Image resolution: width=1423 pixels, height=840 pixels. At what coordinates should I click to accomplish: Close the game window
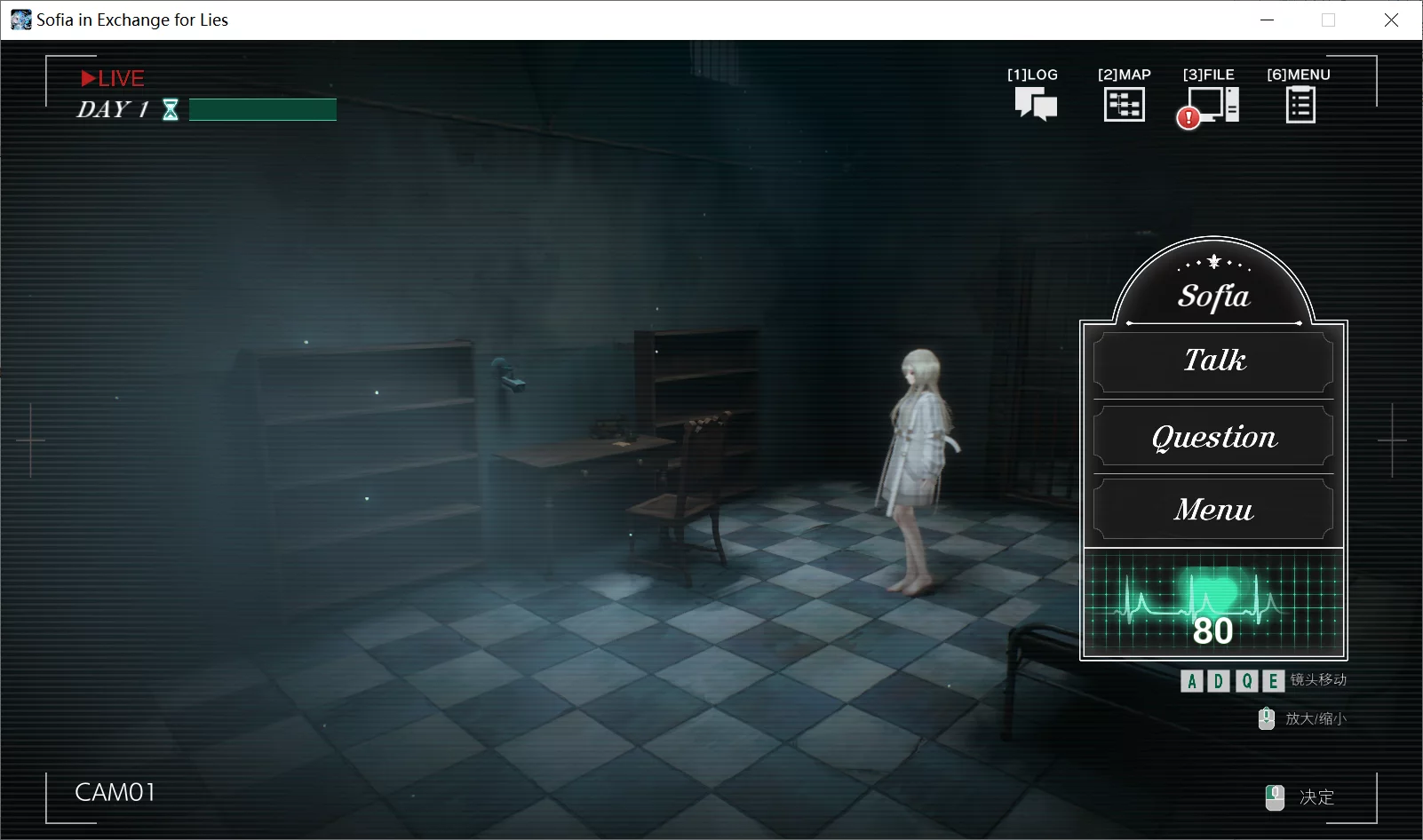pyautogui.click(x=1391, y=20)
